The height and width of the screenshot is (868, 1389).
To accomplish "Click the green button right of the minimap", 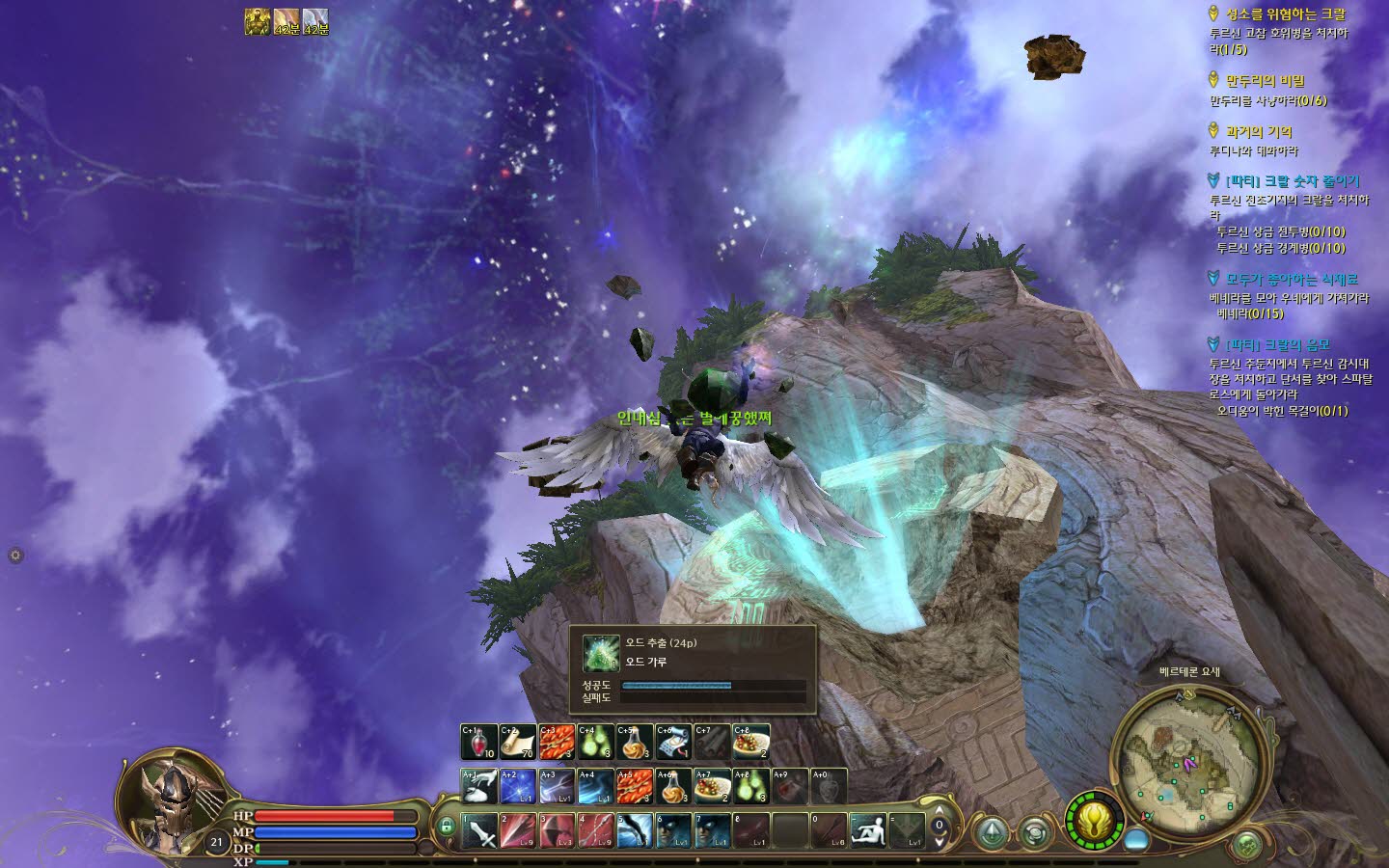I will click(1246, 845).
